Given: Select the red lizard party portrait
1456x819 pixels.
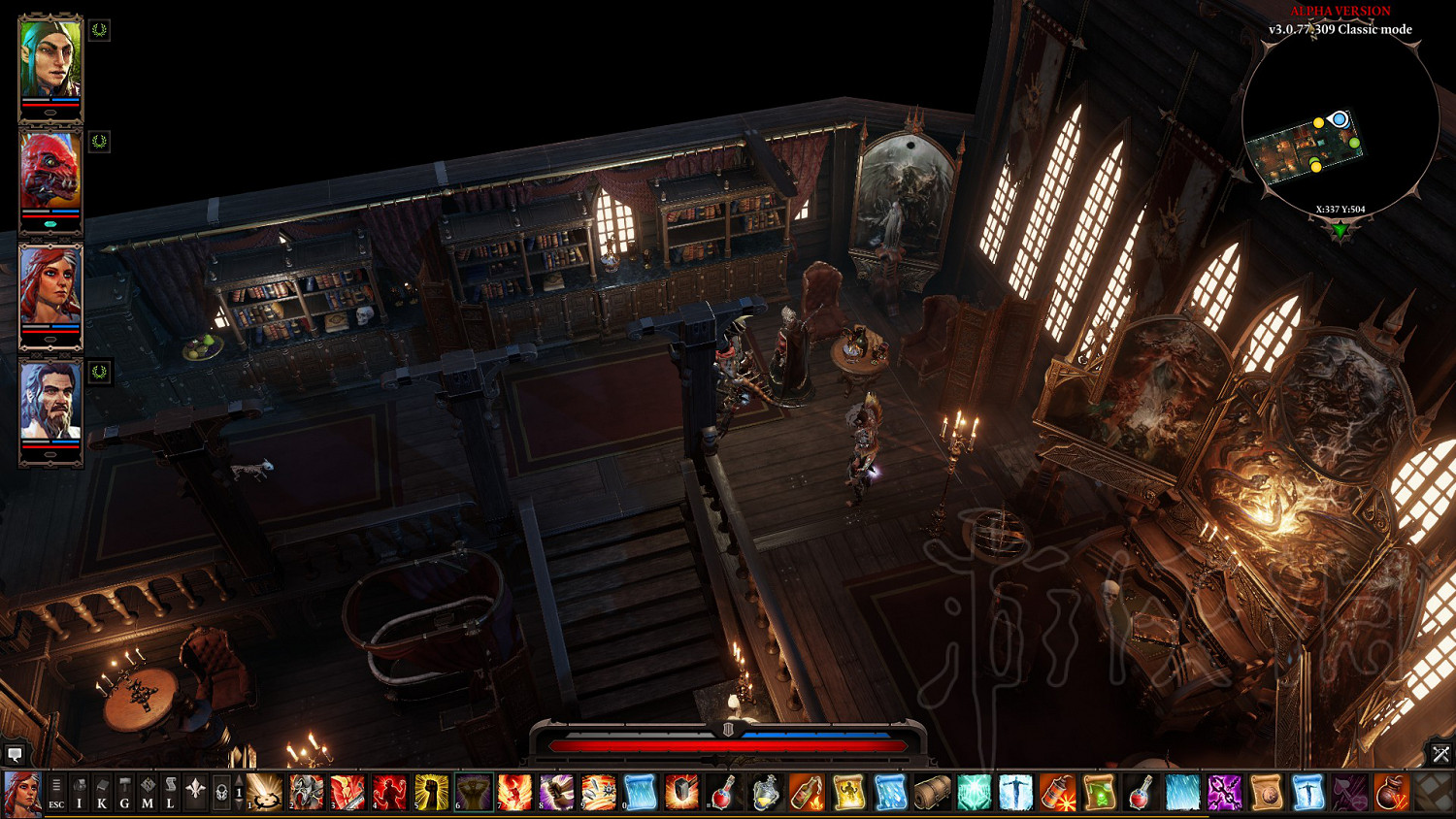Looking at the screenshot, I should 50,173.
